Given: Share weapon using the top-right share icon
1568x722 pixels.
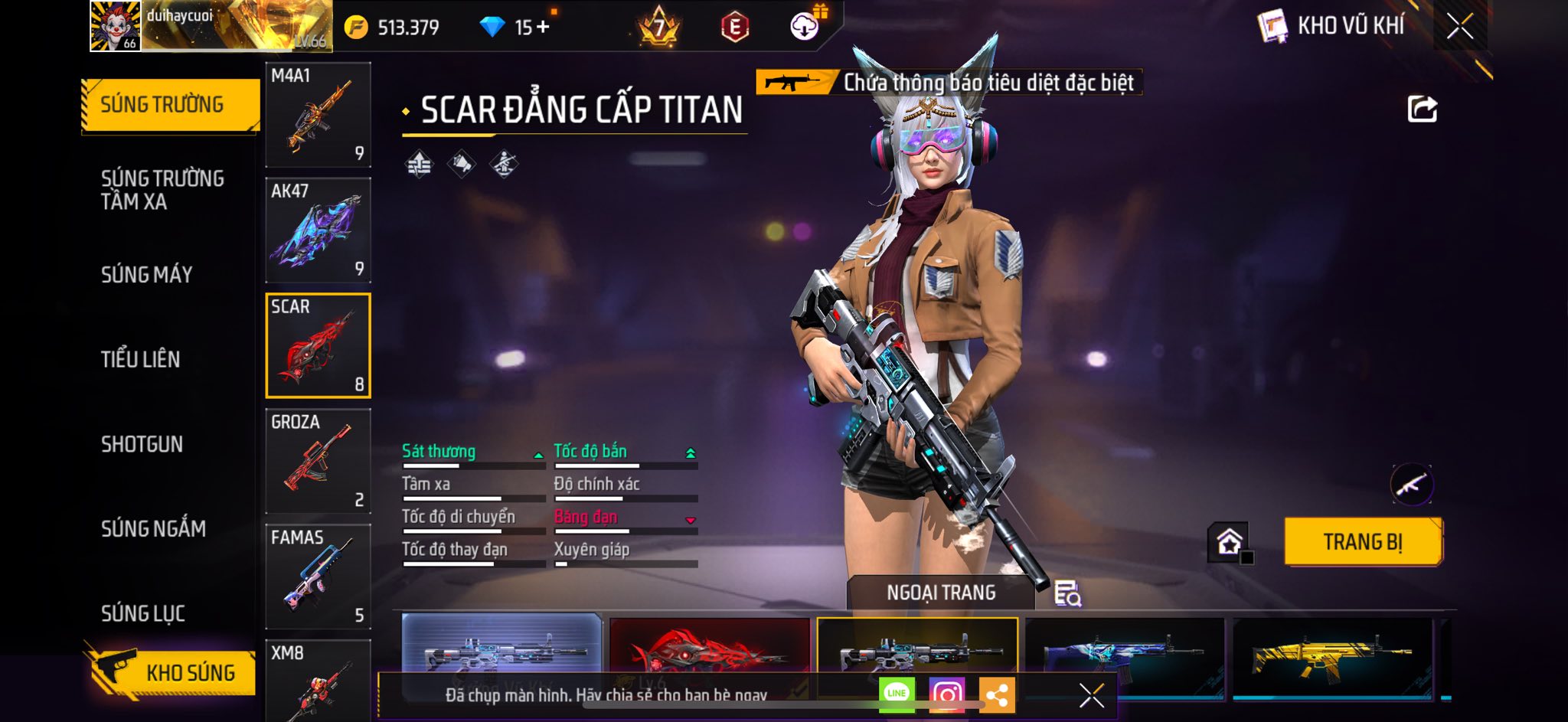Looking at the screenshot, I should pos(1422,109).
